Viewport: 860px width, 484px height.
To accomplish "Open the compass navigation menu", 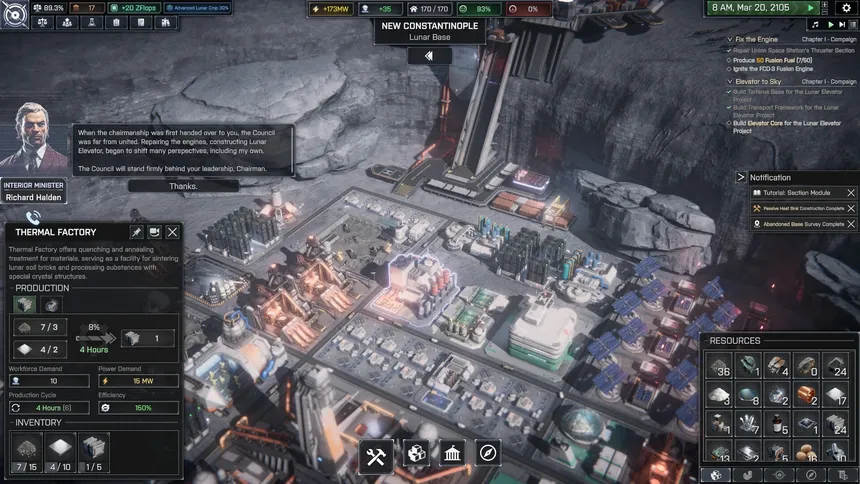I will coord(487,455).
